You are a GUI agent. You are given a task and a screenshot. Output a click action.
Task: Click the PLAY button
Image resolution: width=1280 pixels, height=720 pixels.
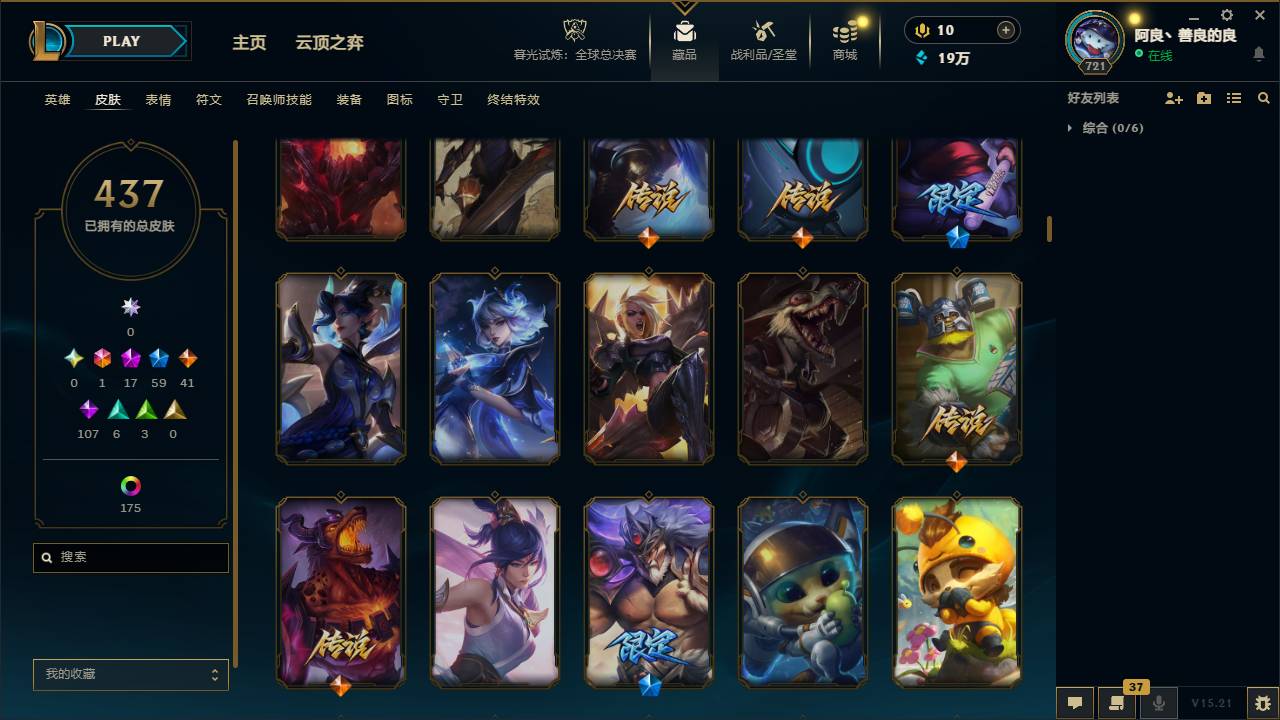pyautogui.click(x=121, y=41)
